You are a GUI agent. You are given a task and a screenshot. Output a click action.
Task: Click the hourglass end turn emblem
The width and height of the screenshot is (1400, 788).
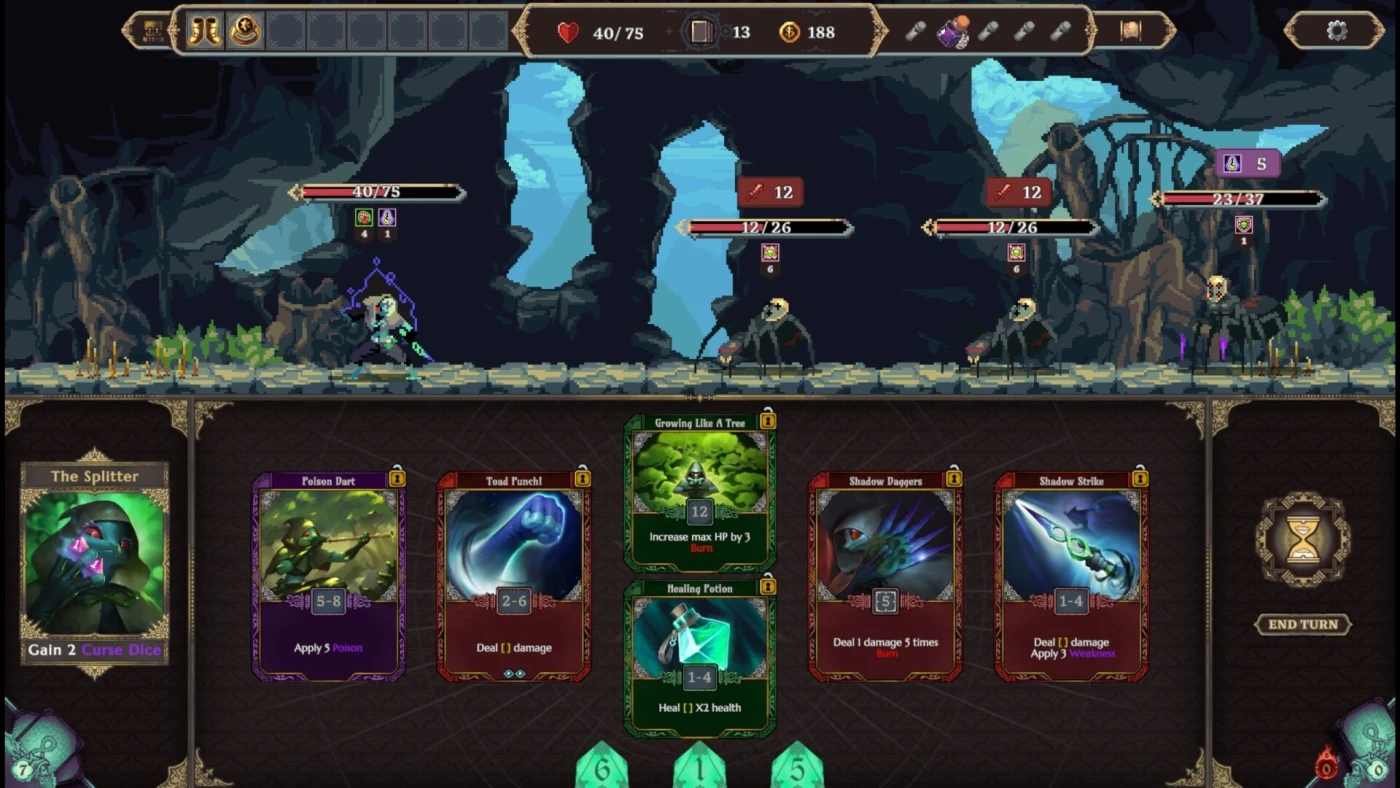pyautogui.click(x=1303, y=540)
